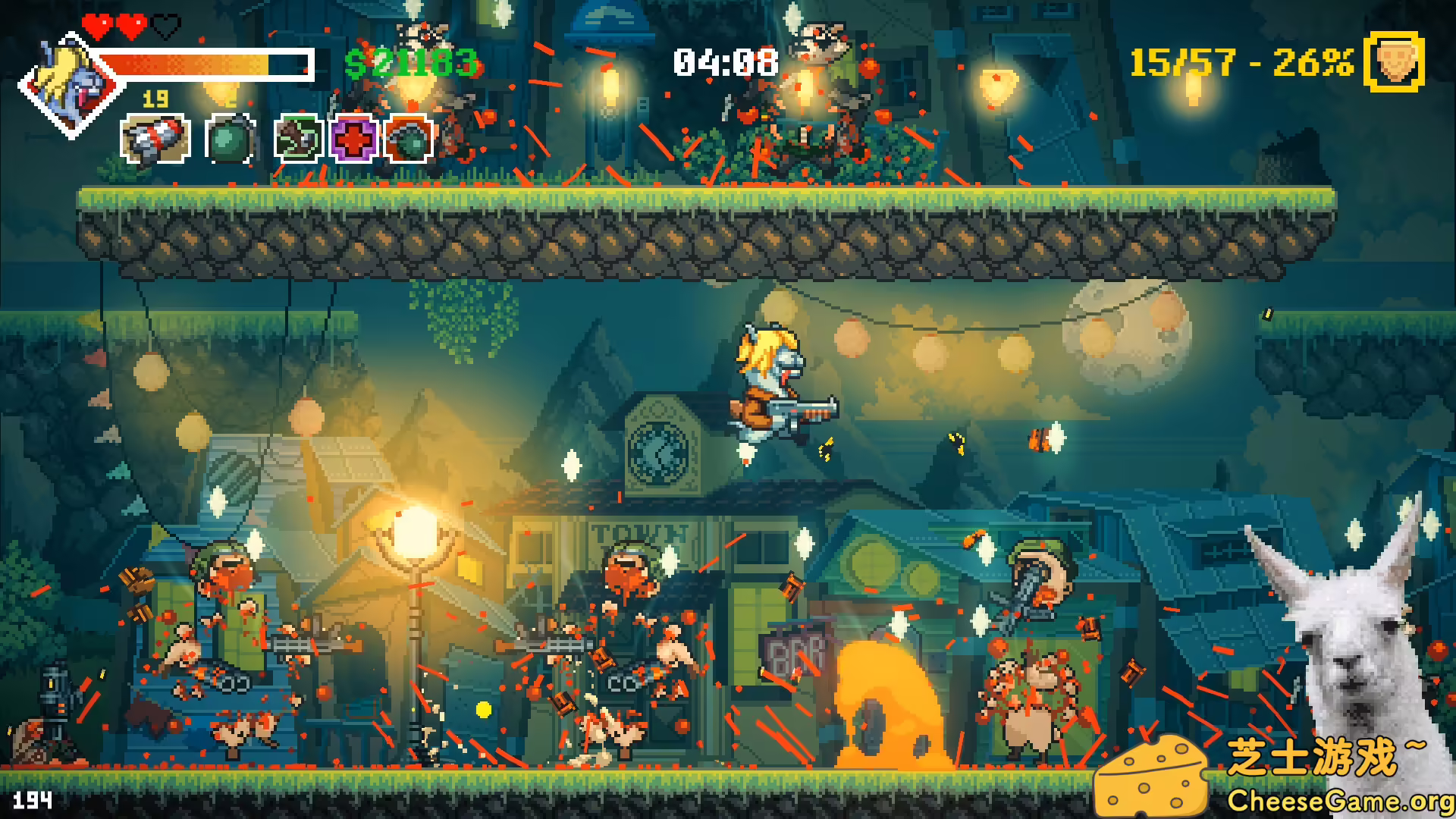The image size is (1456, 819).
Task: Activate the red cross medkit perk
Action: pos(353,140)
